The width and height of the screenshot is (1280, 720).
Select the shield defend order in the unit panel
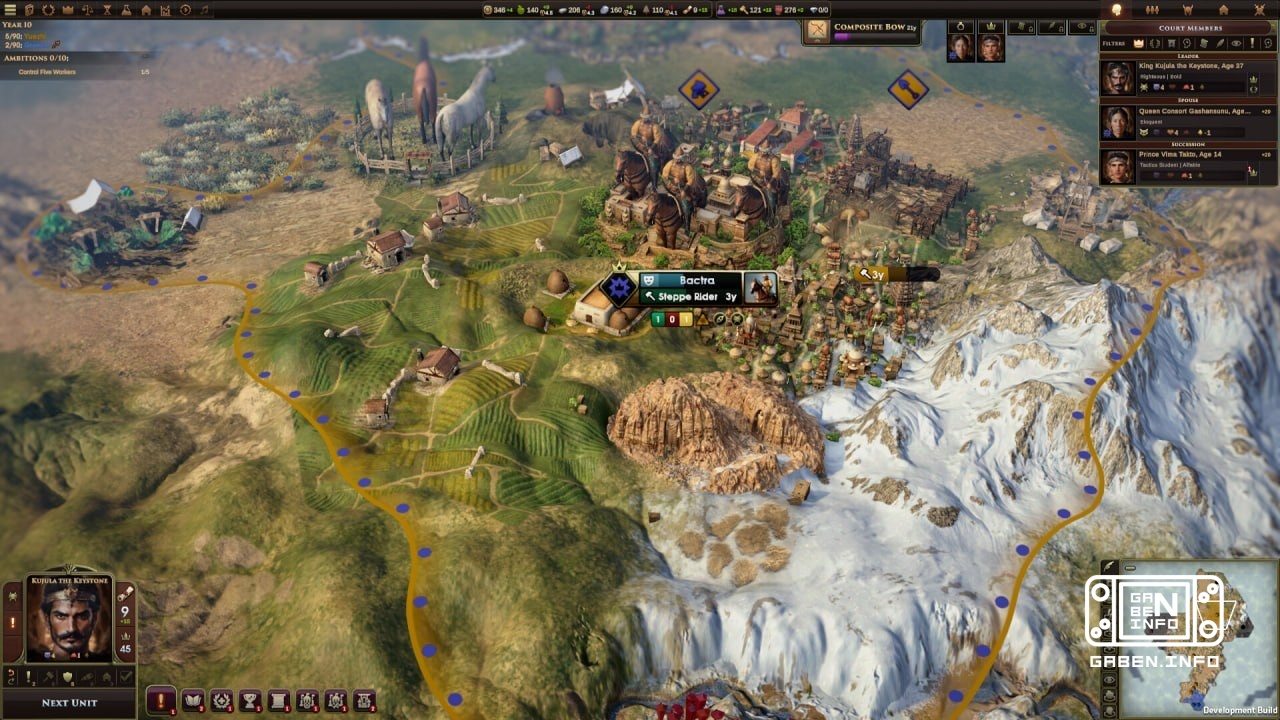point(67,677)
